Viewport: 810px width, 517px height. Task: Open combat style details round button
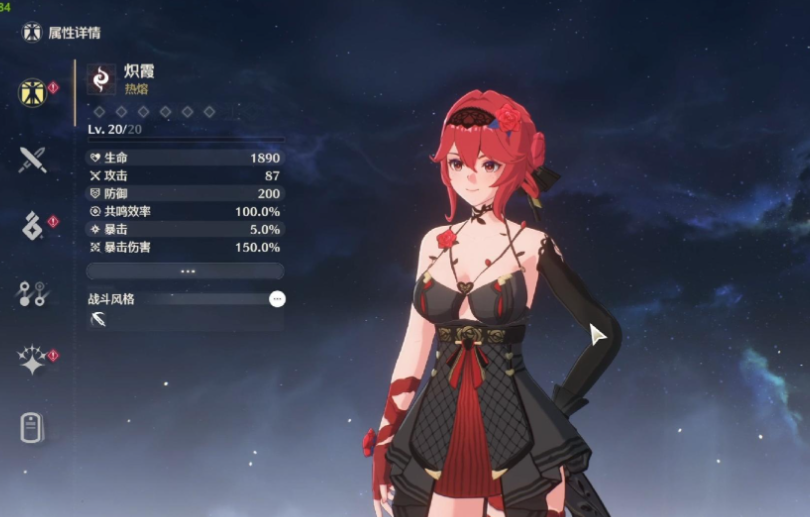[x=277, y=299]
